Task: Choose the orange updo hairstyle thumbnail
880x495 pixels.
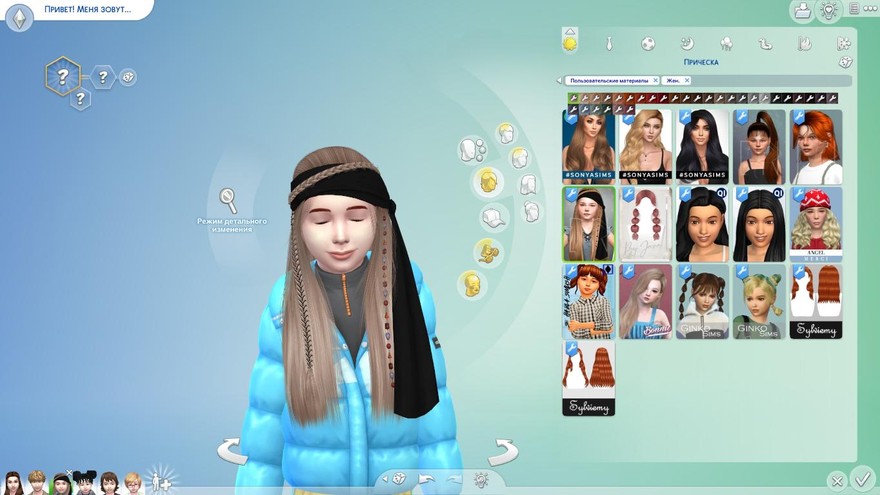Action: (815, 146)
